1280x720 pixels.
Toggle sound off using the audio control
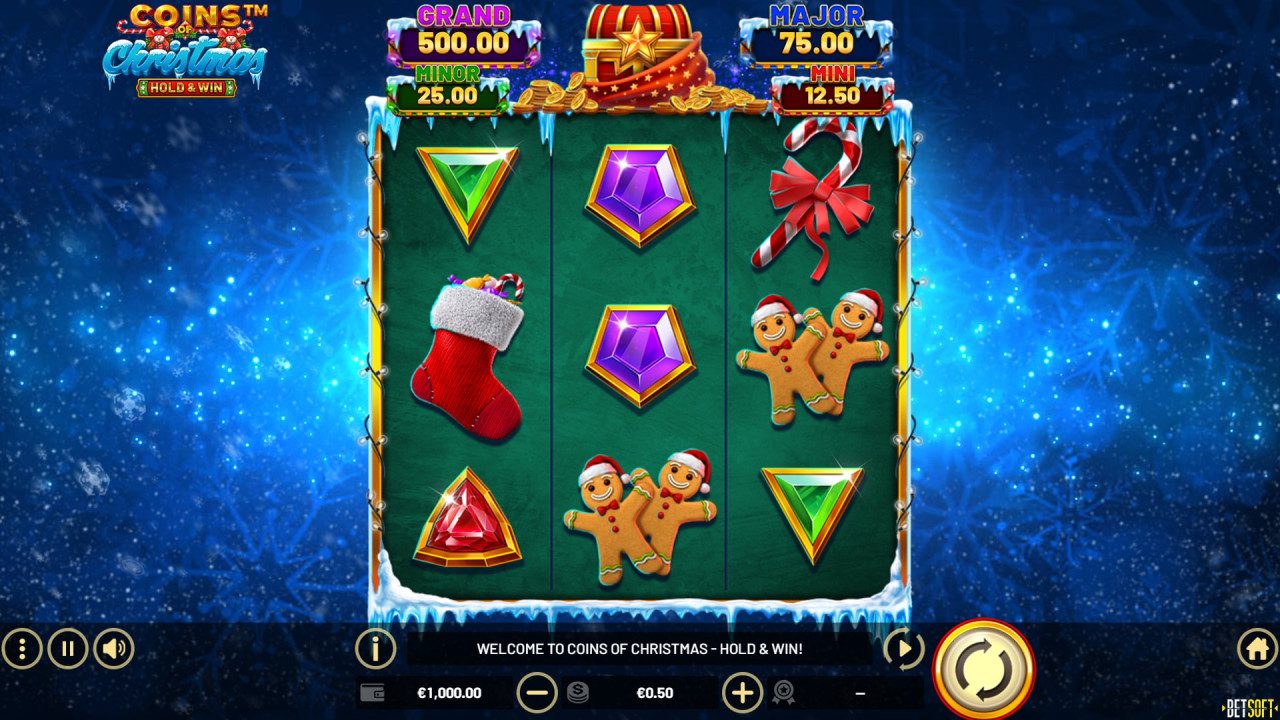click(x=114, y=648)
